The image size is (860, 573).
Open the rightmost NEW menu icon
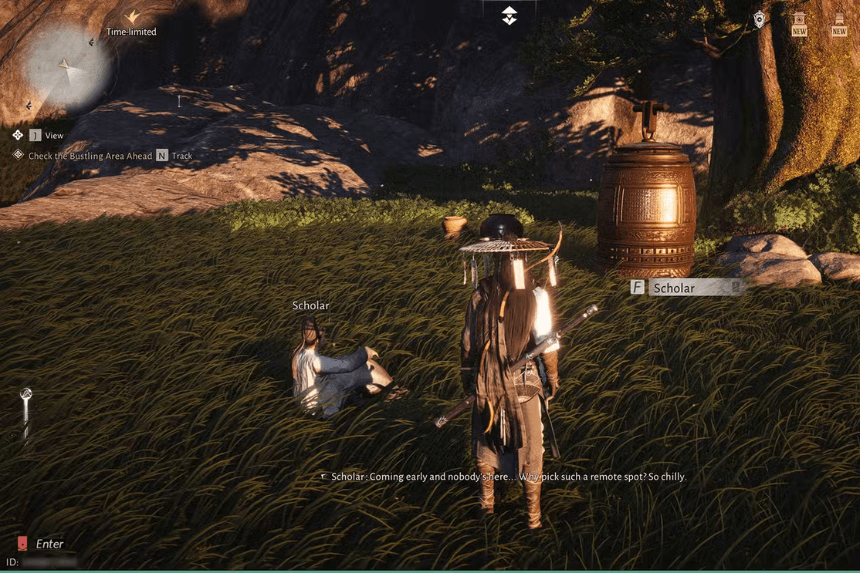[x=838, y=22]
